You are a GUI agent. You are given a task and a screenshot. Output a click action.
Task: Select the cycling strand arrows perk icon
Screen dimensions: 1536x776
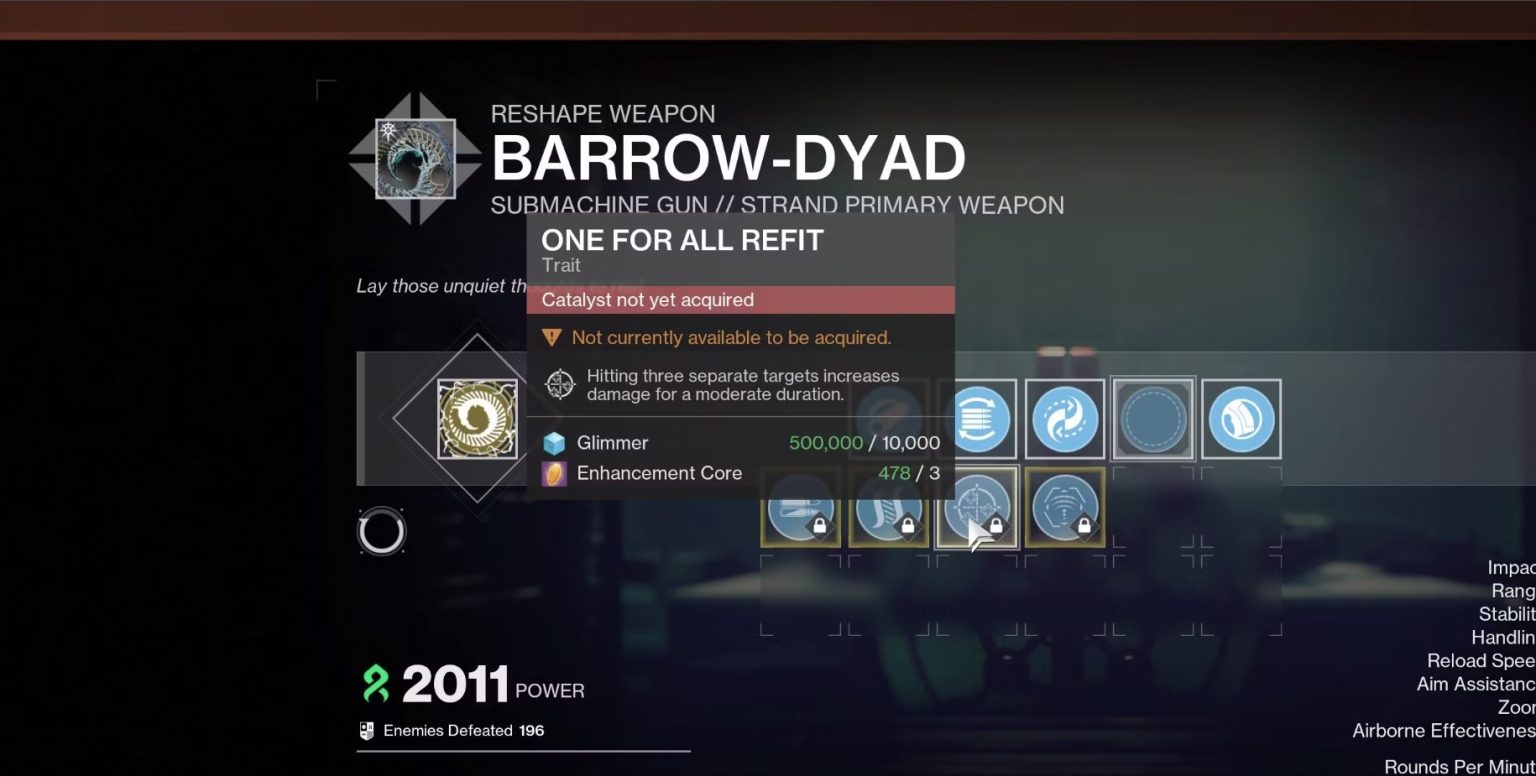coord(1065,418)
